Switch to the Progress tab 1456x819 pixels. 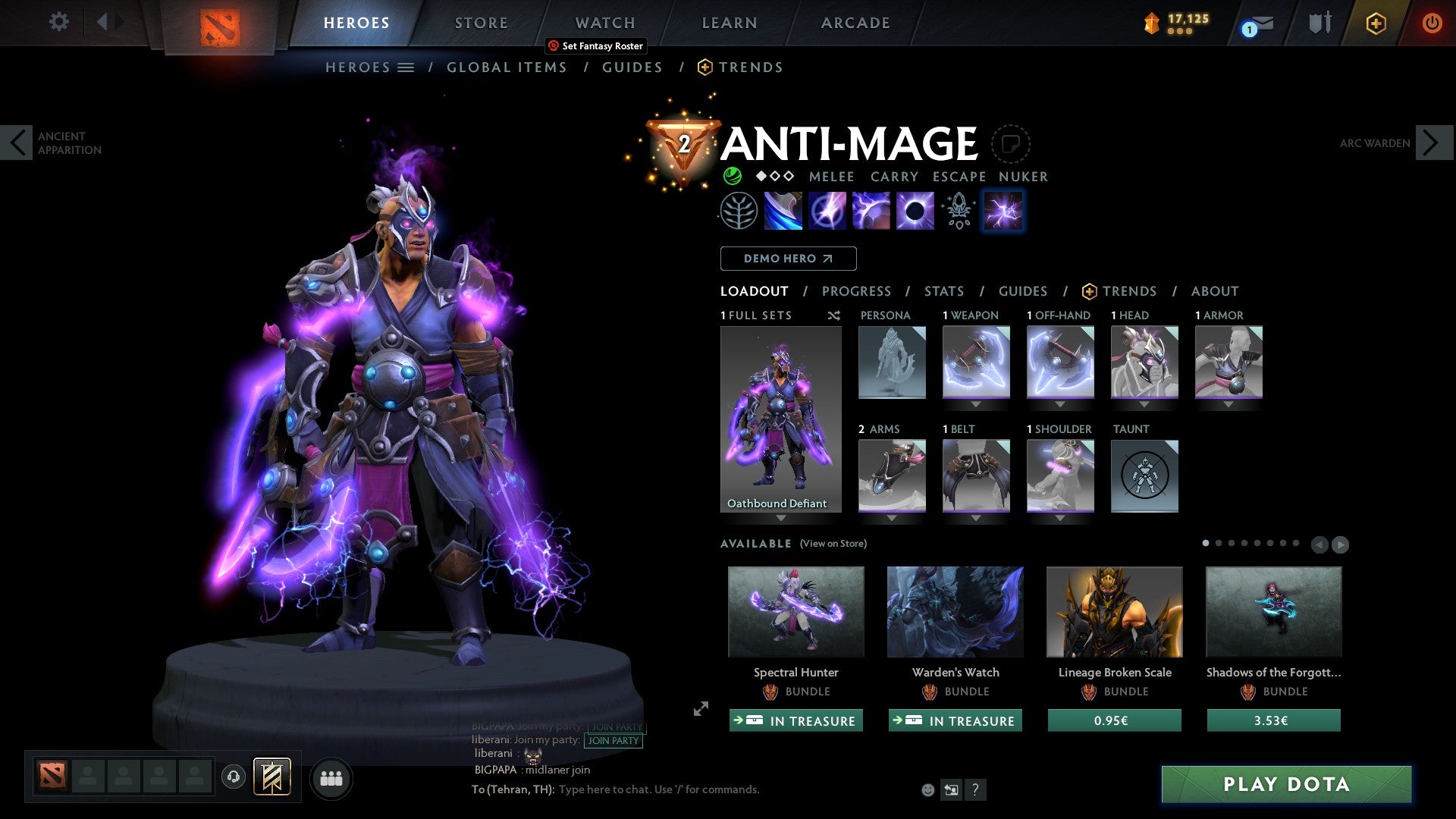click(857, 291)
